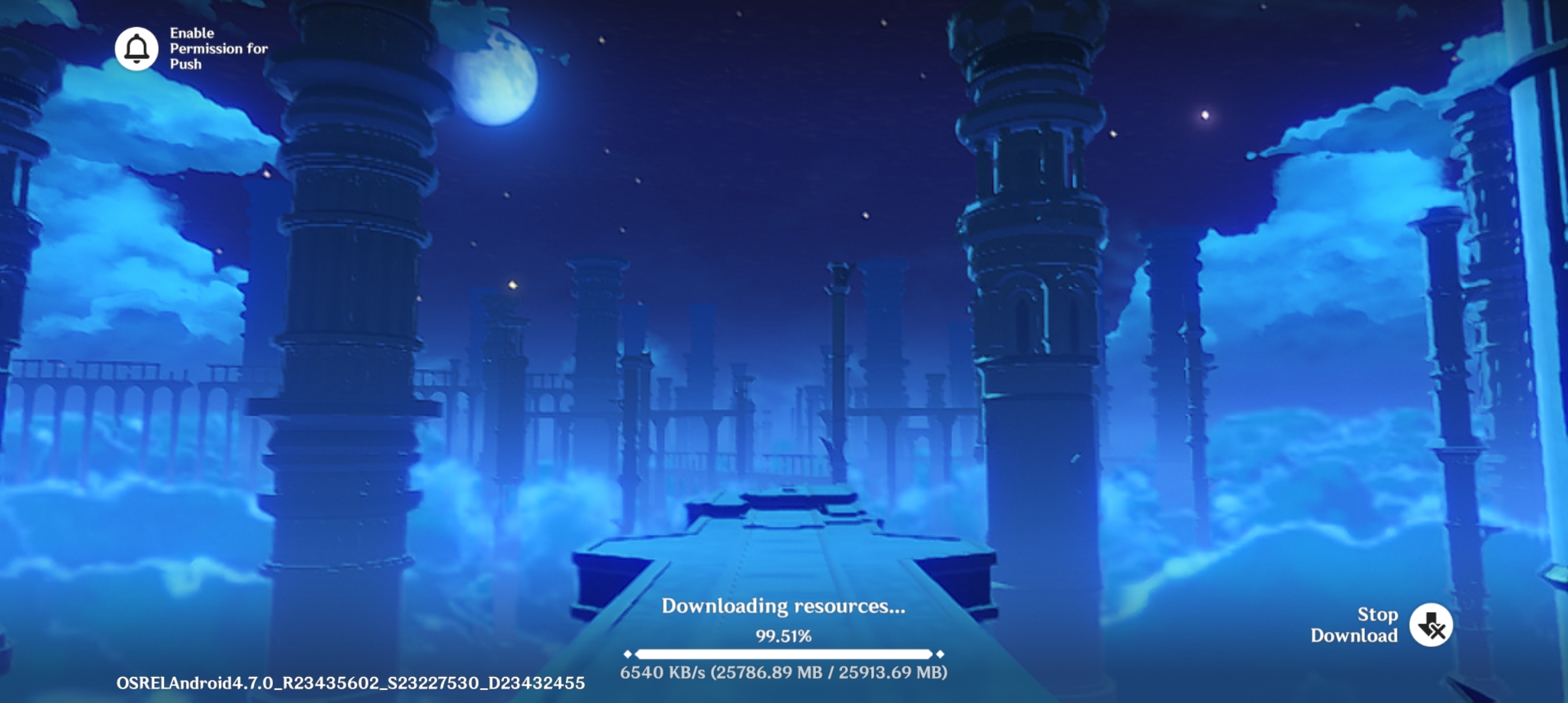1568x703 pixels.
Task: Enable permission for push notifications
Action: tap(137, 49)
